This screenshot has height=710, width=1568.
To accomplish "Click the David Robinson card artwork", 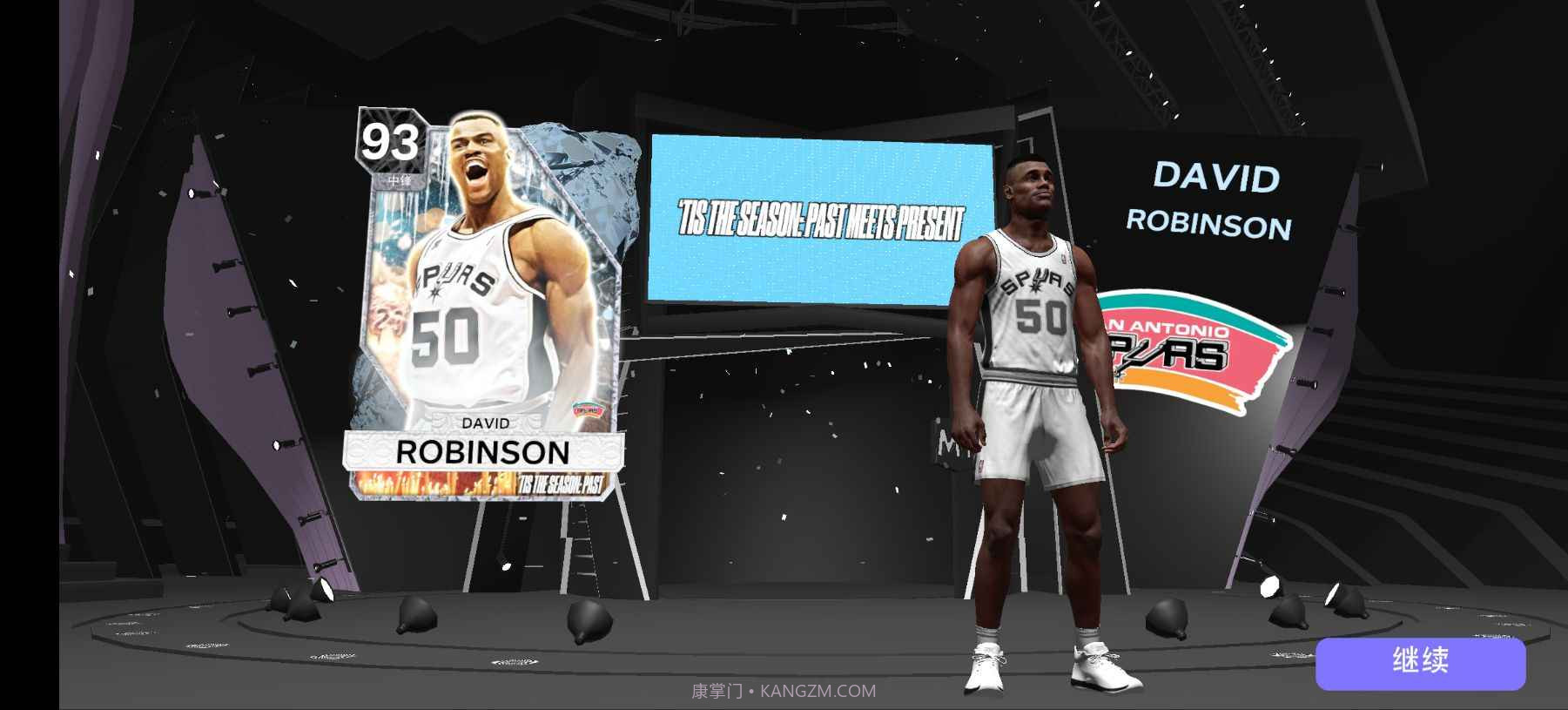I will pyautogui.click(x=488, y=261).
